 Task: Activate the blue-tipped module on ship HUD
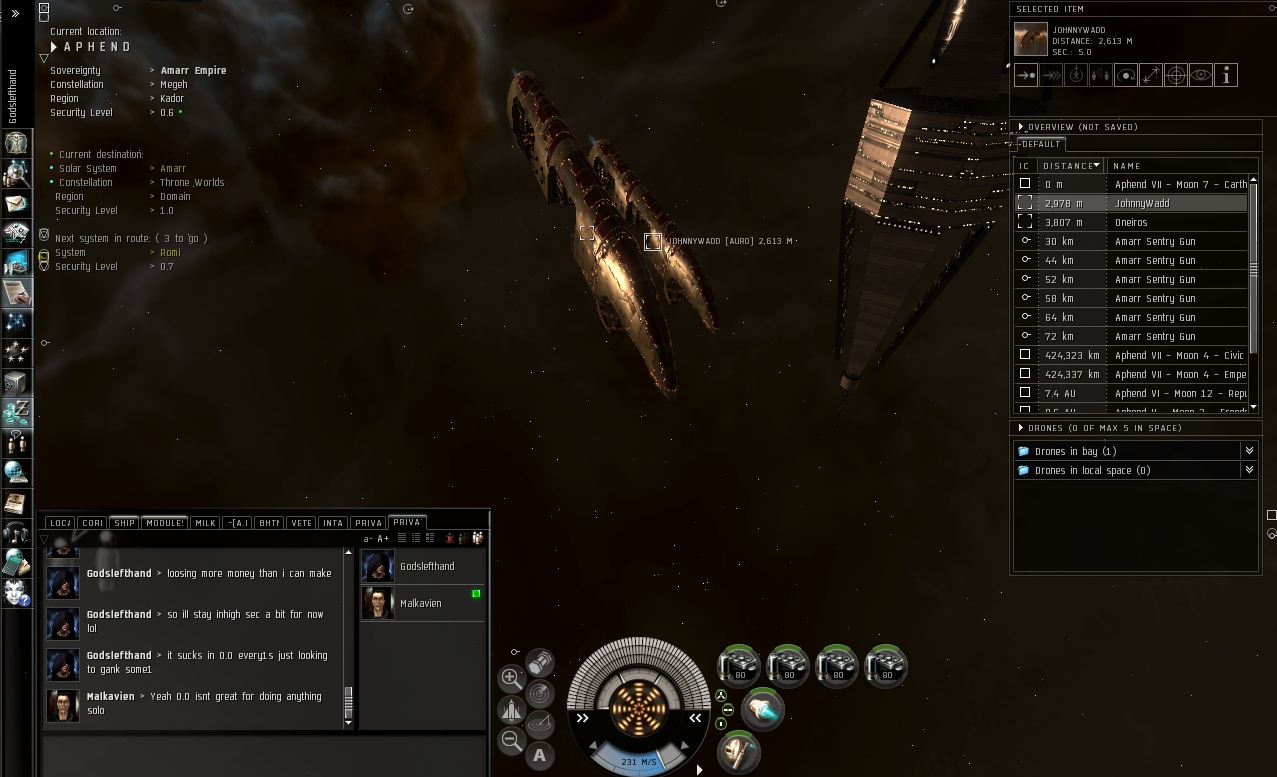(x=764, y=709)
